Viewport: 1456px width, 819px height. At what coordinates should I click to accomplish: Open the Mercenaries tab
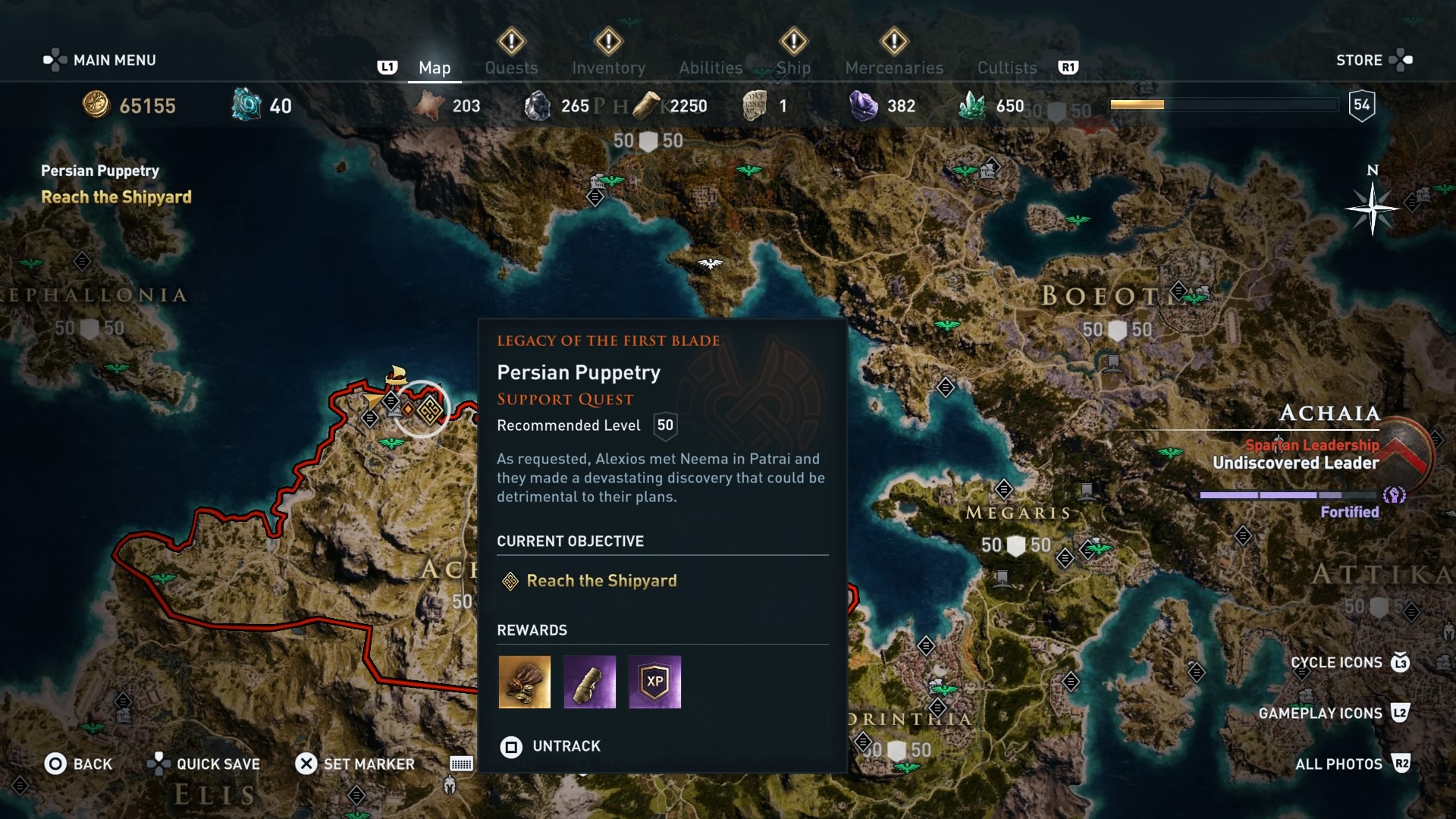(894, 67)
